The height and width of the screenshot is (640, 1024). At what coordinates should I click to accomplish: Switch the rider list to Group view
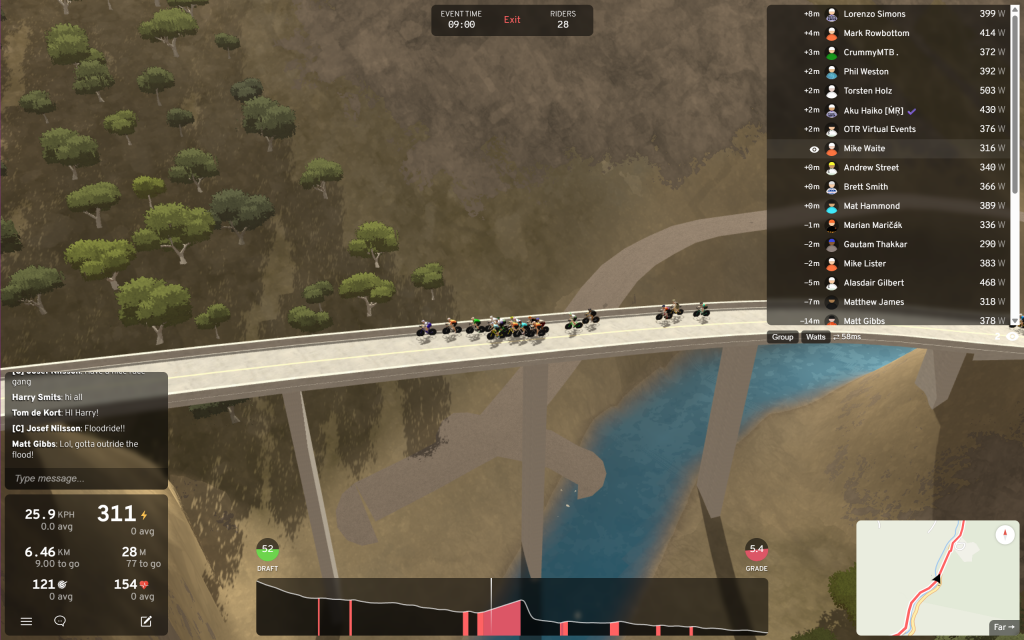pos(782,337)
